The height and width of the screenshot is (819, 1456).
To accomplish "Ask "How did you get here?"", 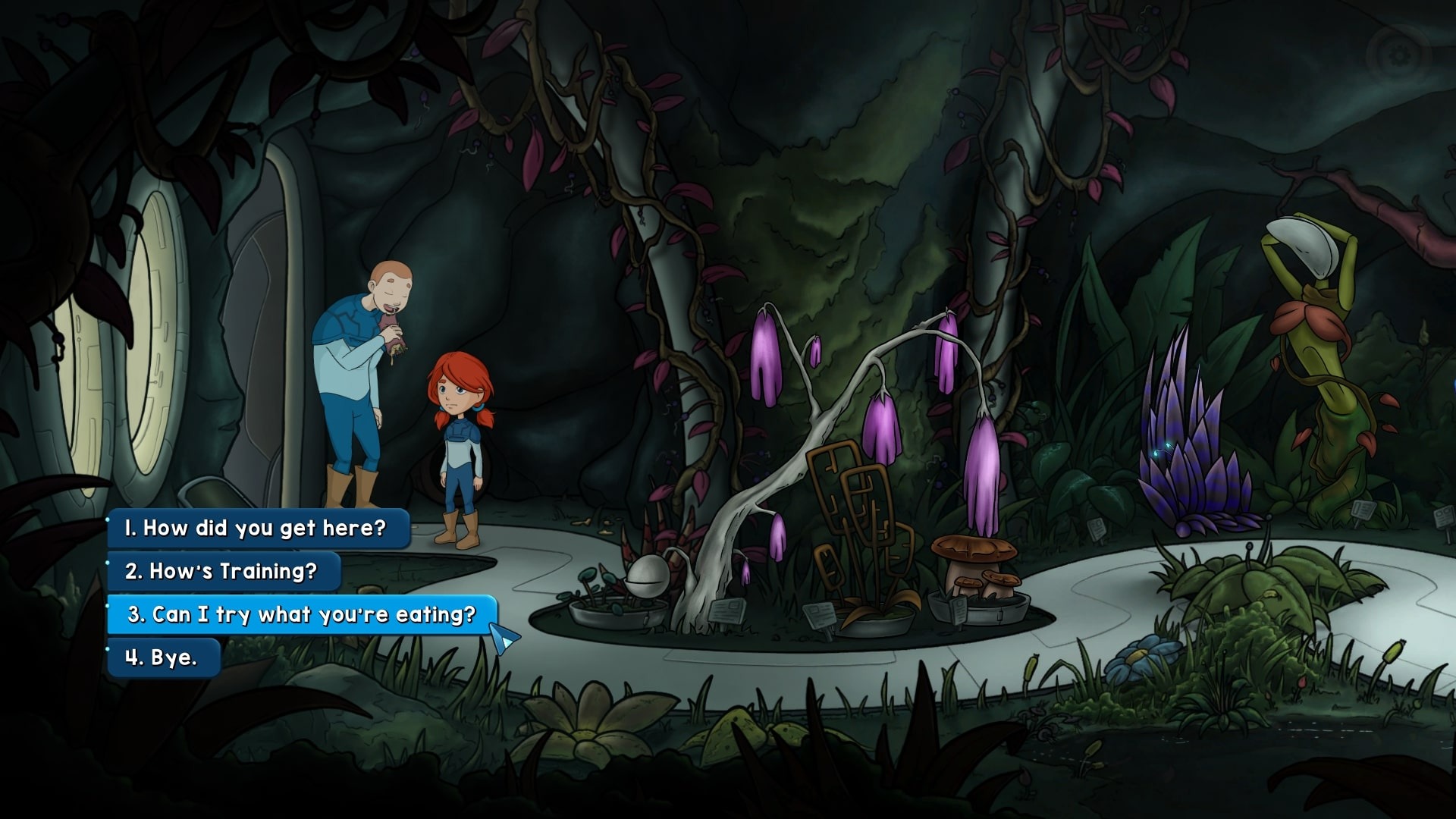I will [258, 528].
